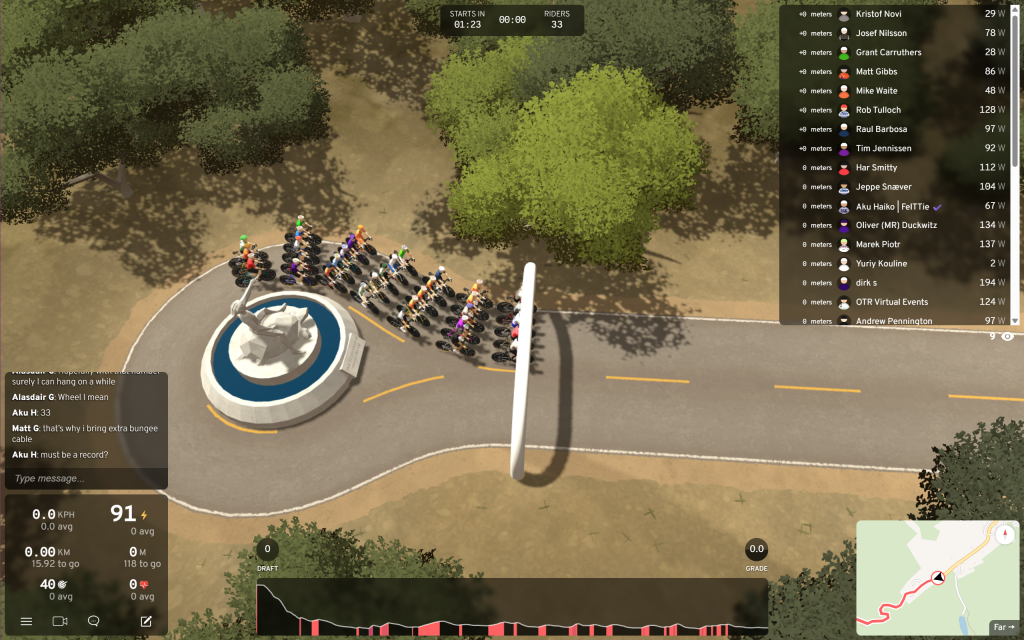Click the video camera icon
The height and width of the screenshot is (640, 1024).
pos(59,621)
